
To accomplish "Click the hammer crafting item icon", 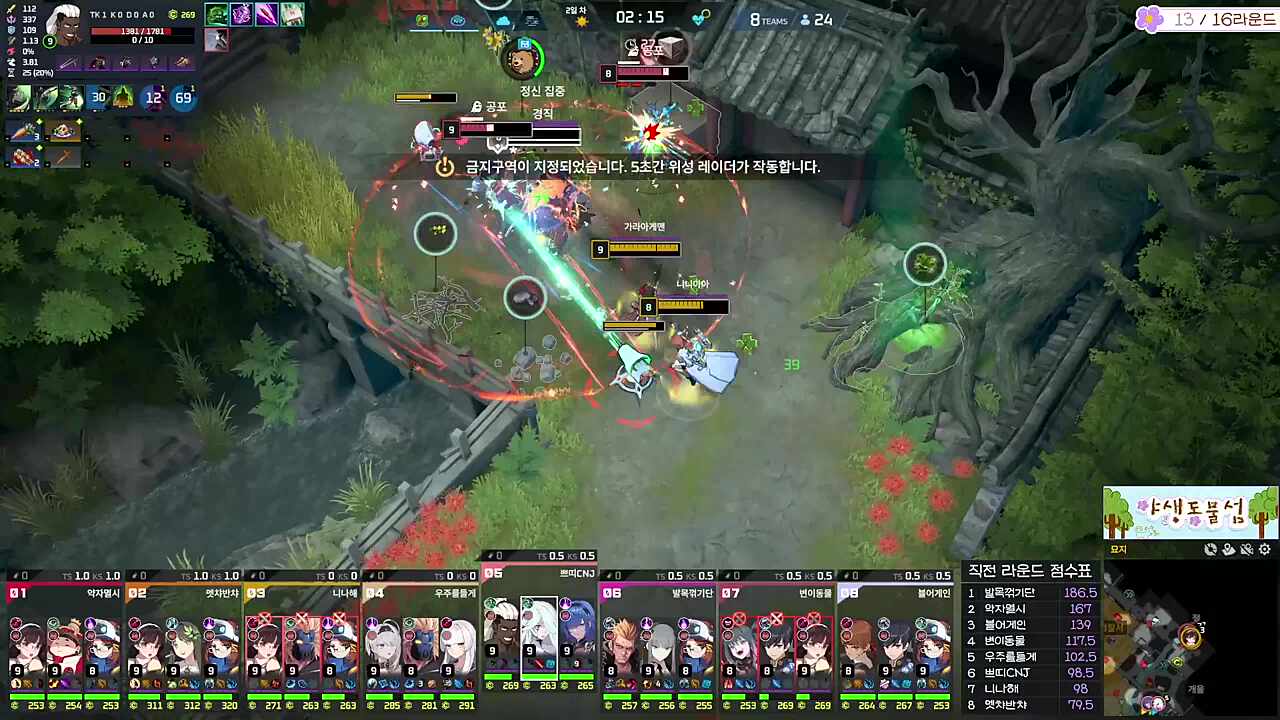I will click(x=64, y=157).
